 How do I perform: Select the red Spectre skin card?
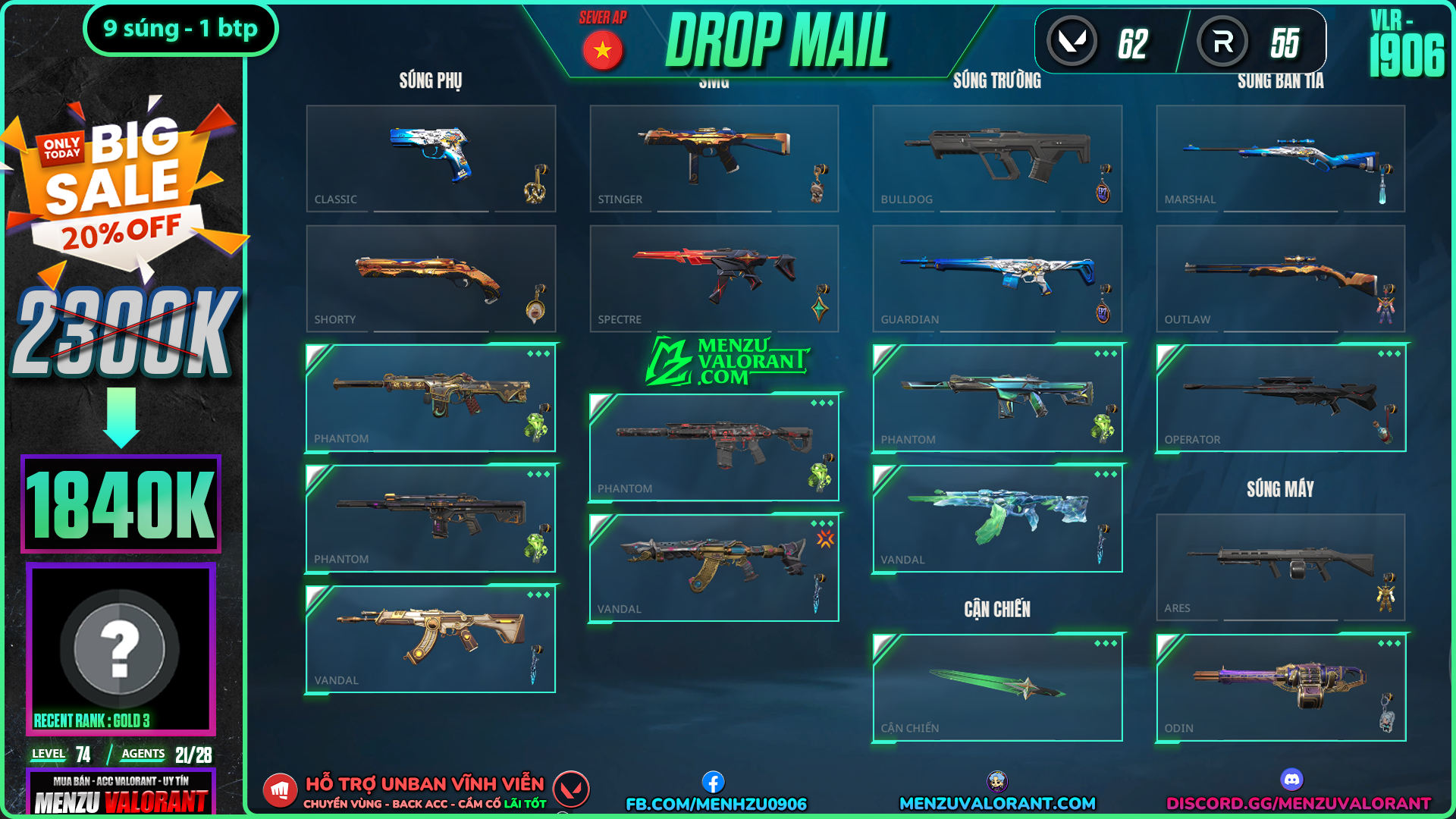pyautogui.click(x=714, y=278)
